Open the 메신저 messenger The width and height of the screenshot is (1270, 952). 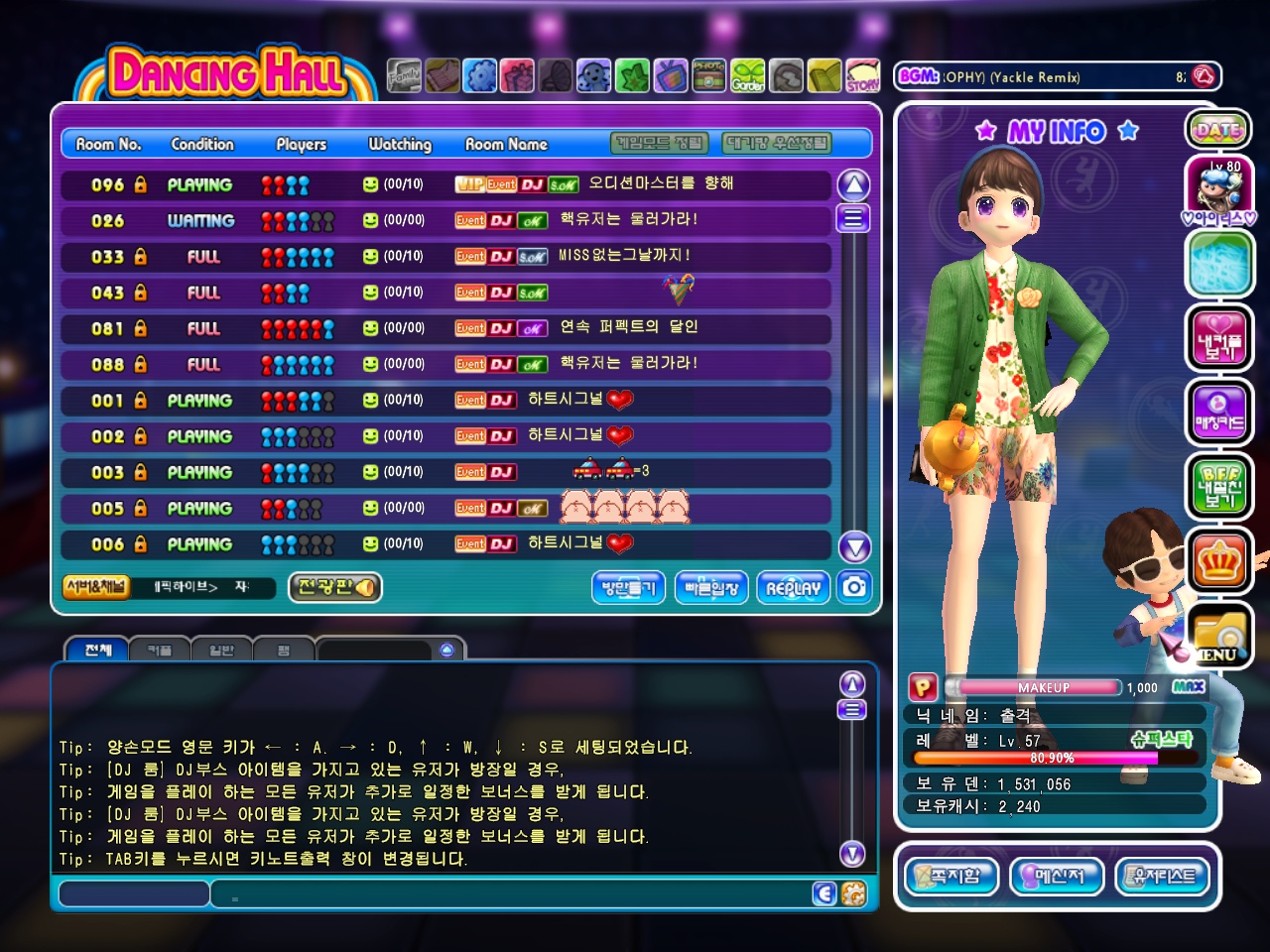(1057, 877)
